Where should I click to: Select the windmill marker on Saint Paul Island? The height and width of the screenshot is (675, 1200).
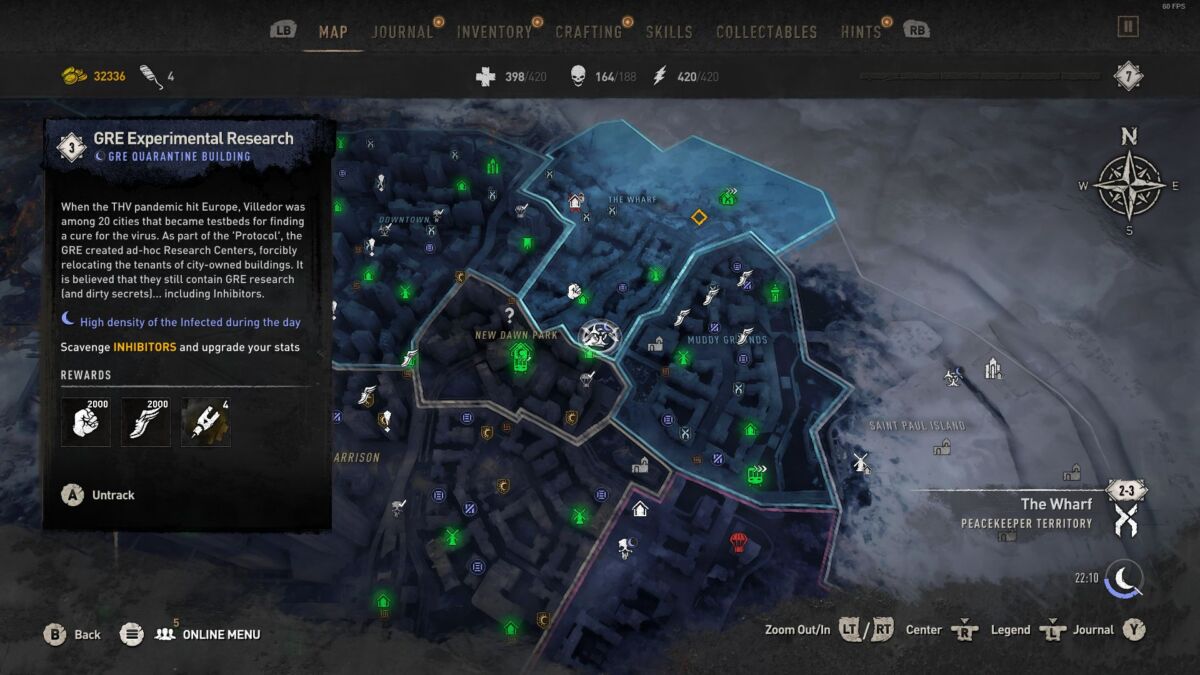(x=858, y=462)
